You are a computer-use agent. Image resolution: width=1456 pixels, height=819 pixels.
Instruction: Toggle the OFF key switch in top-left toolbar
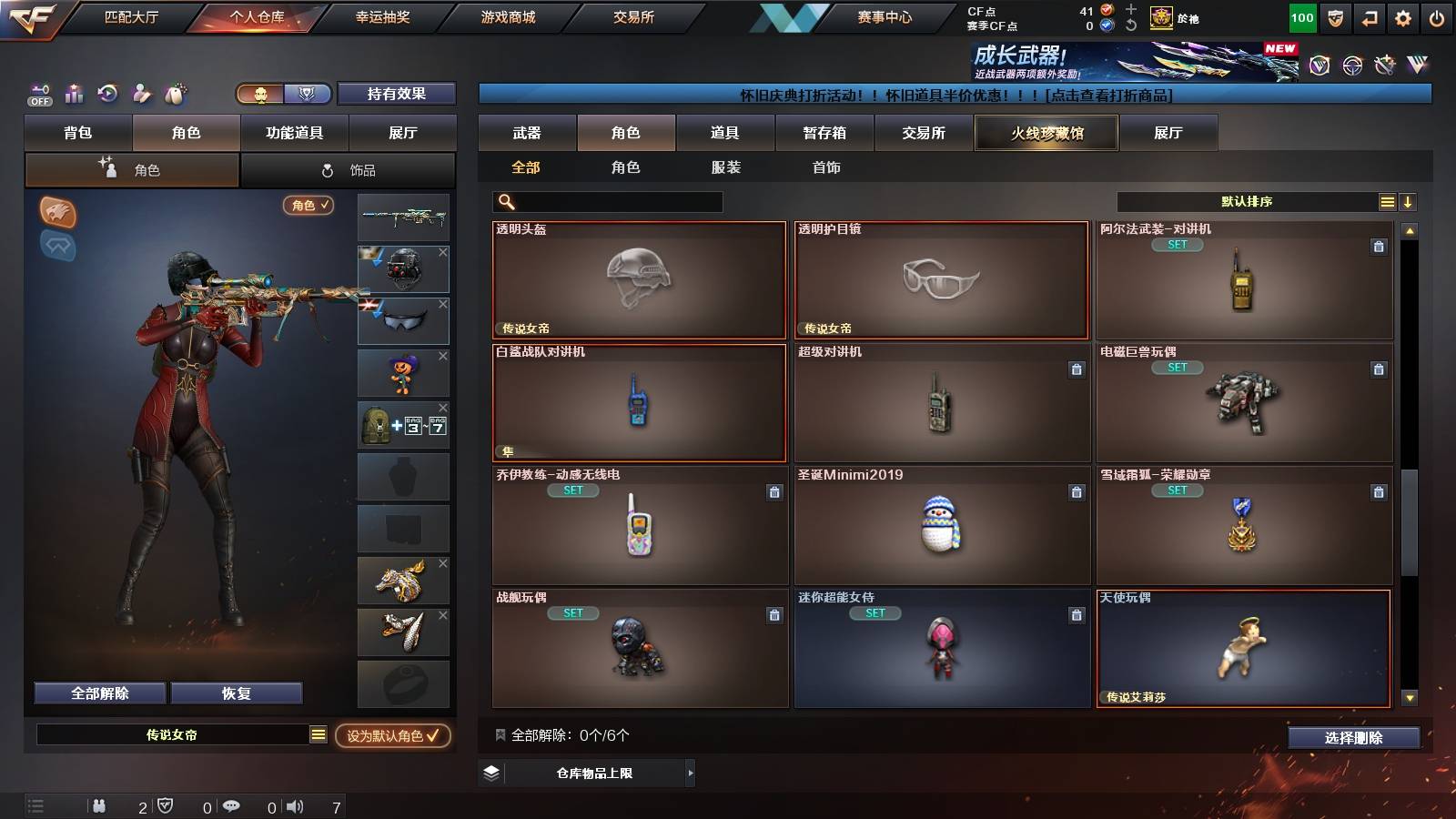38,94
